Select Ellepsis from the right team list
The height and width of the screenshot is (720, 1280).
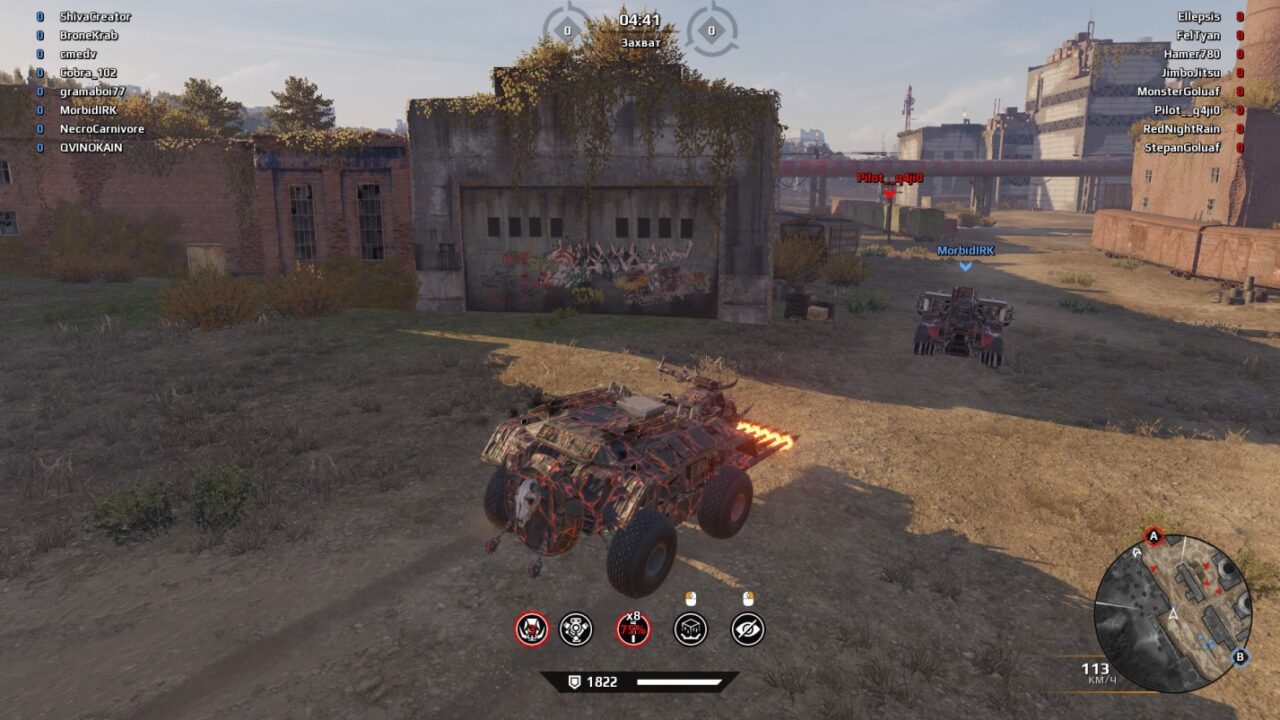pyautogui.click(x=1200, y=16)
